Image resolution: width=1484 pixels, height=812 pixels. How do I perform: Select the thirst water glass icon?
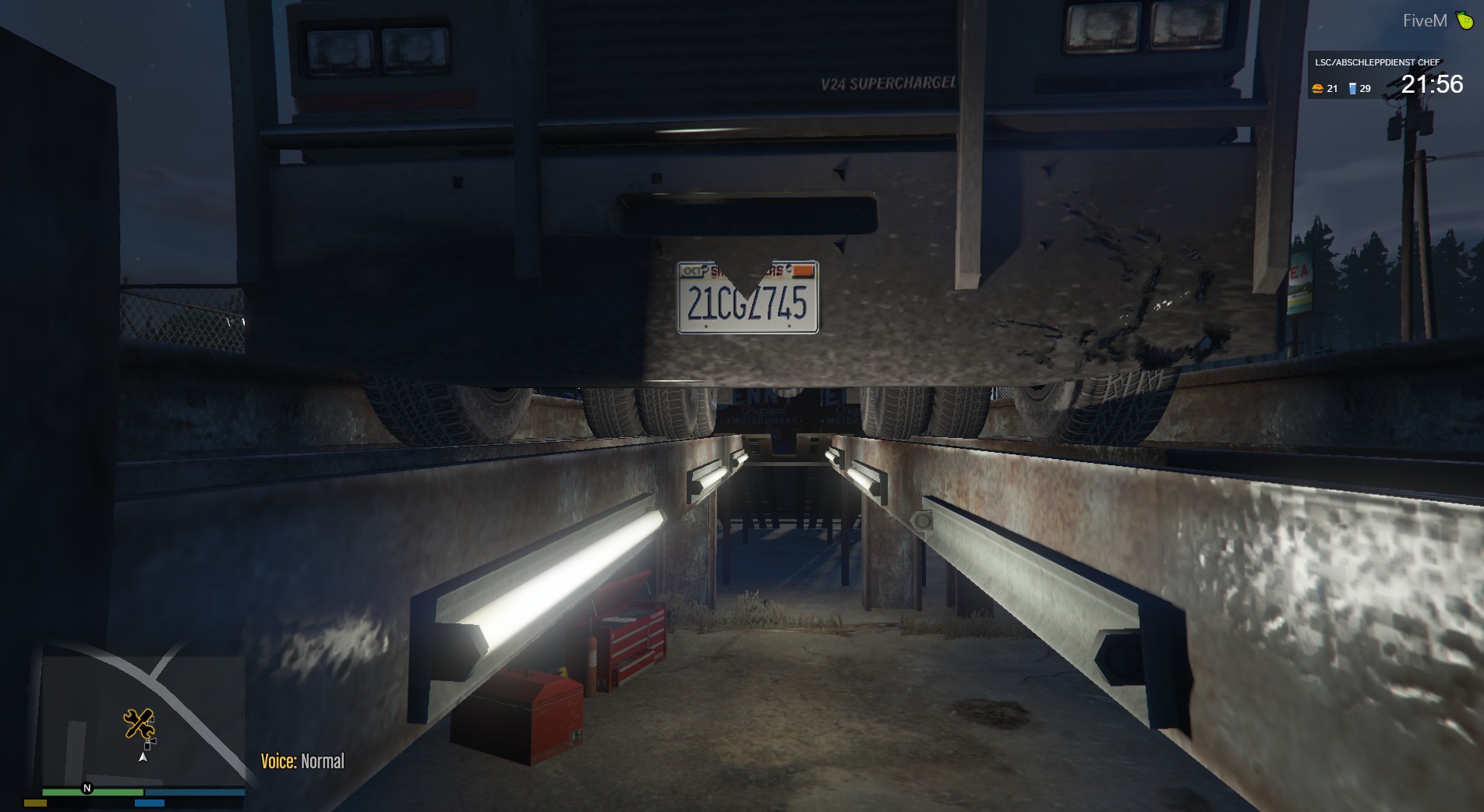[1353, 88]
